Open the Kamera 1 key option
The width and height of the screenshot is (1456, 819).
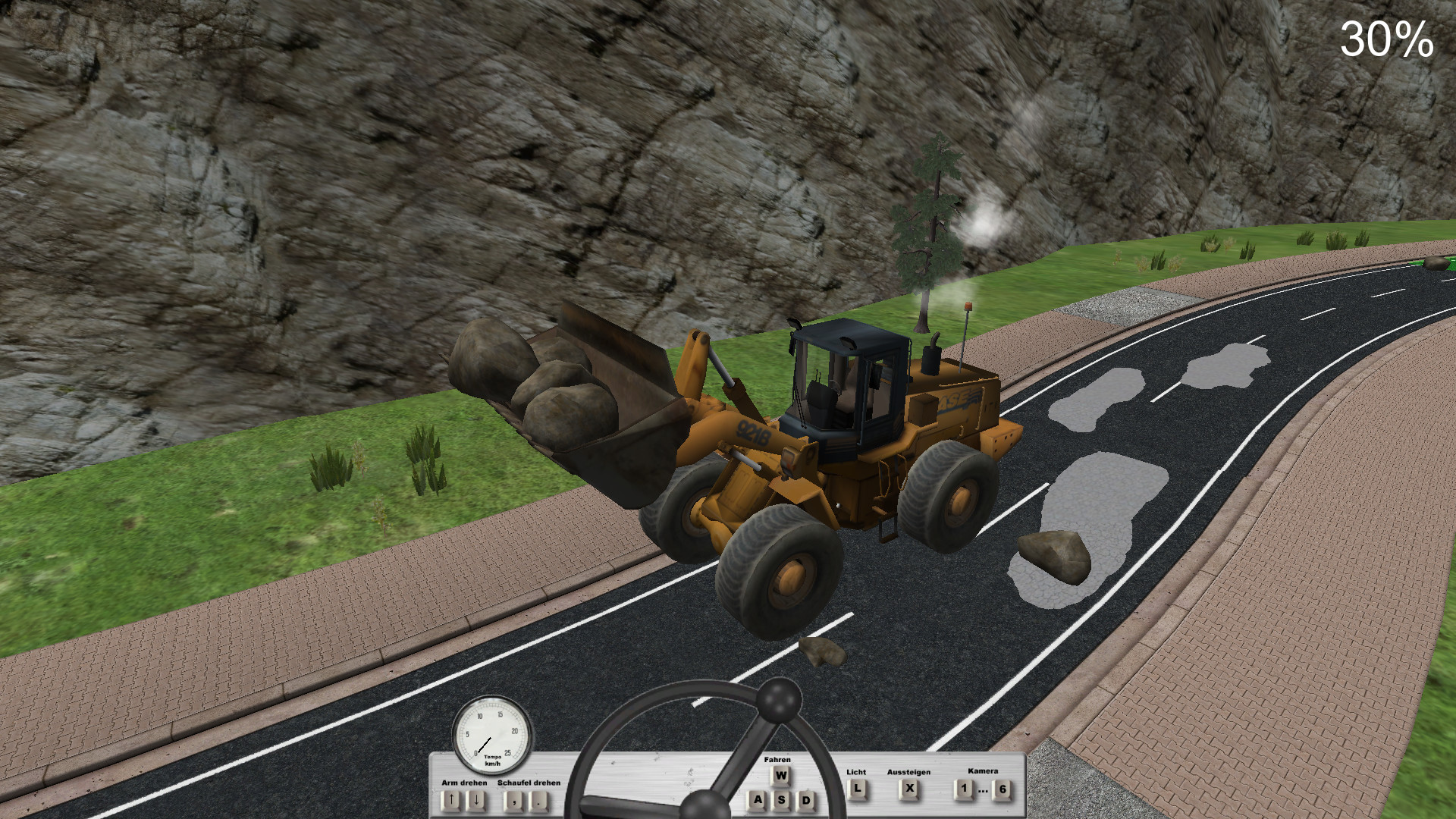[965, 787]
